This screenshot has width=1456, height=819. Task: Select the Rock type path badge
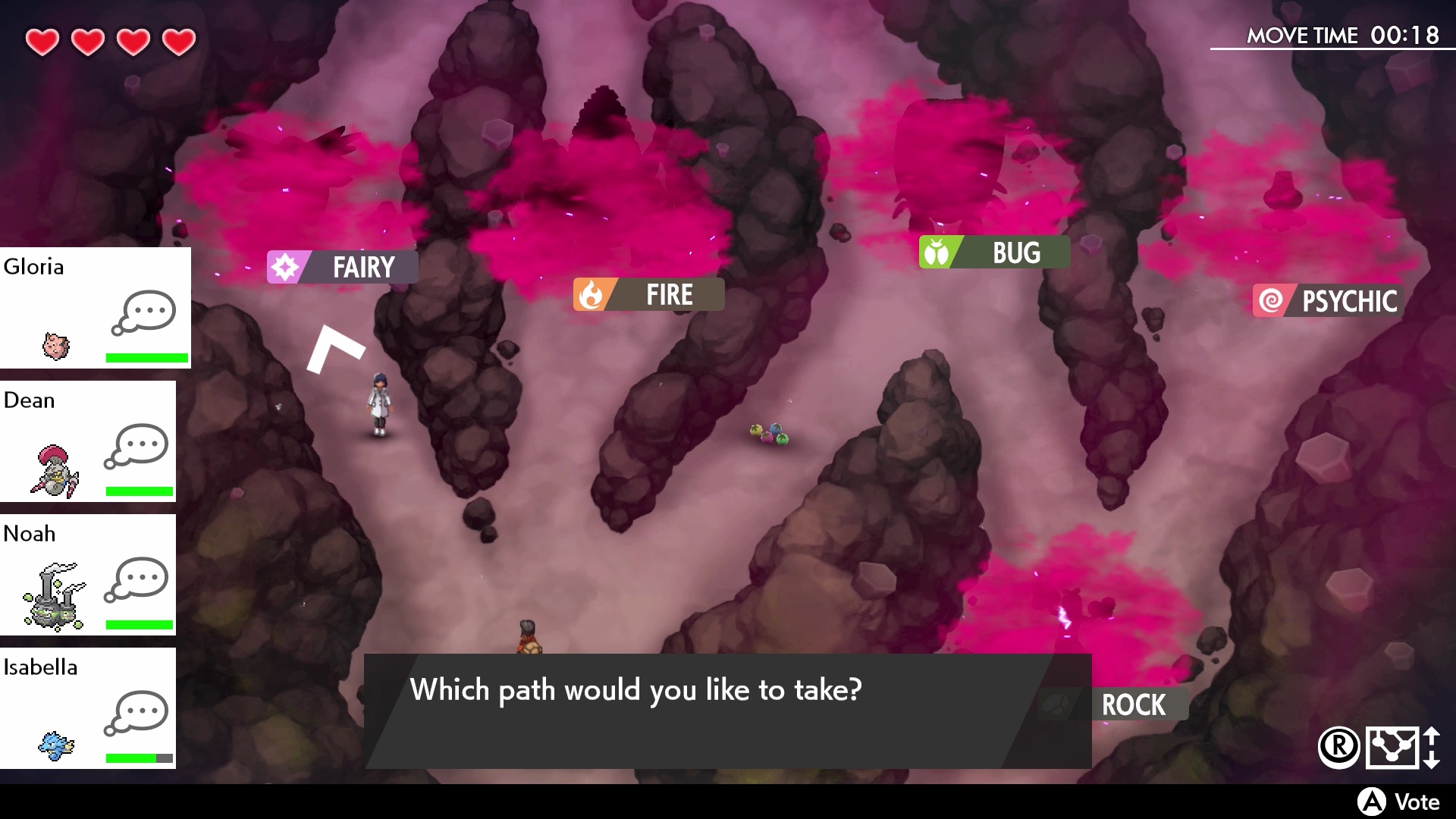pyautogui.click(x=1132, y=706)
